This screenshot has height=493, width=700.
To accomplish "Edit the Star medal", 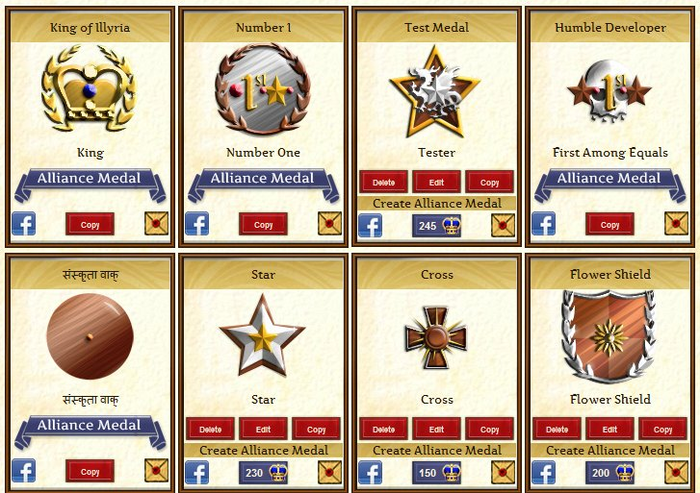I will point(263,429).
